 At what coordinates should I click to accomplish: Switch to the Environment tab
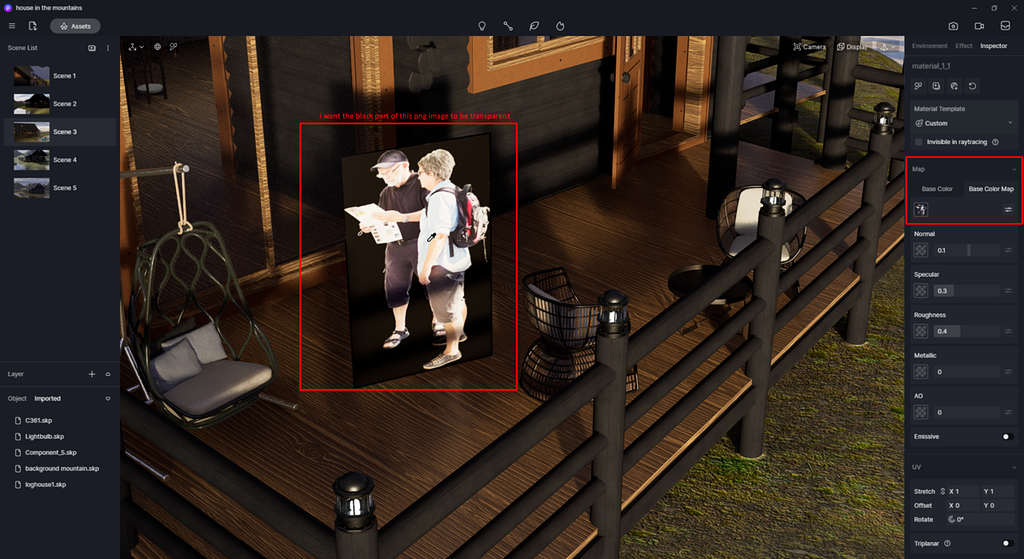929,46
